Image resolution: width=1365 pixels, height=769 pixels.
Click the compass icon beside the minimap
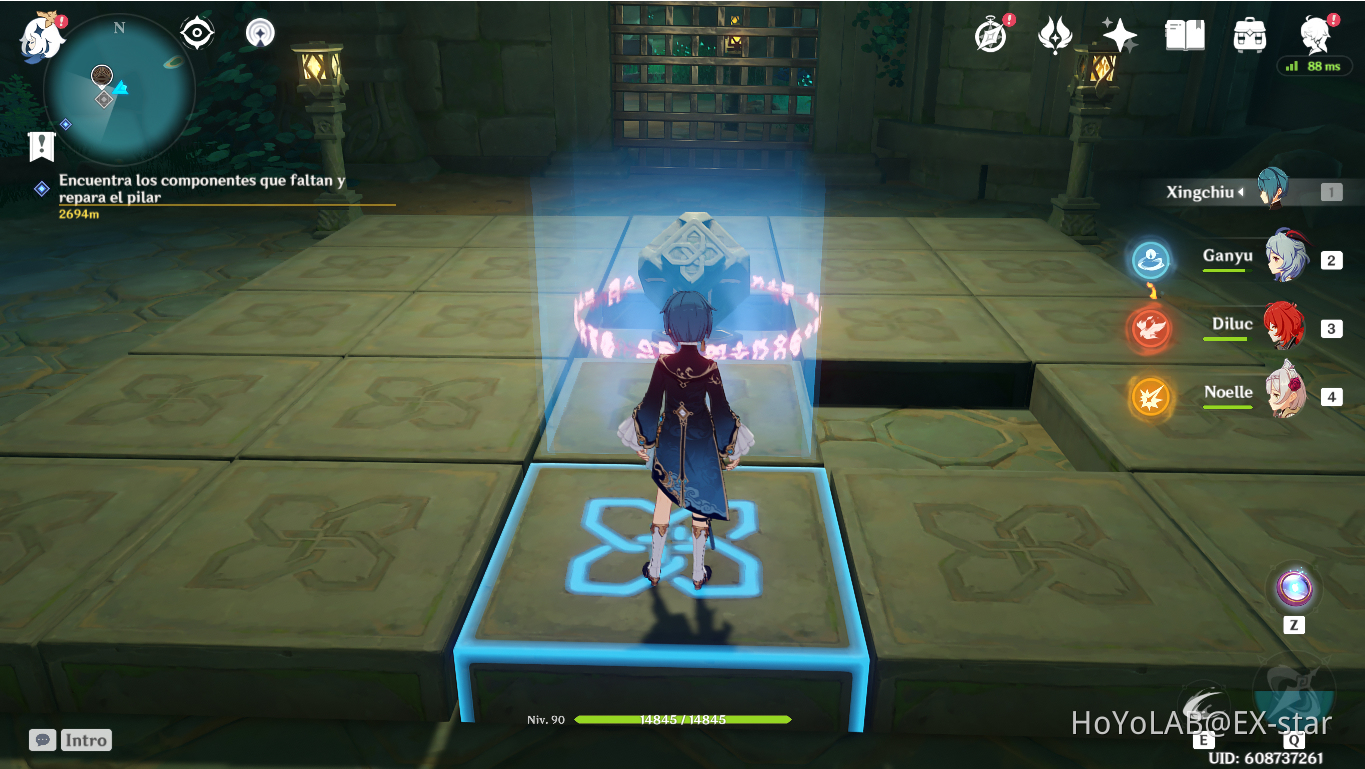coord(258,33)
